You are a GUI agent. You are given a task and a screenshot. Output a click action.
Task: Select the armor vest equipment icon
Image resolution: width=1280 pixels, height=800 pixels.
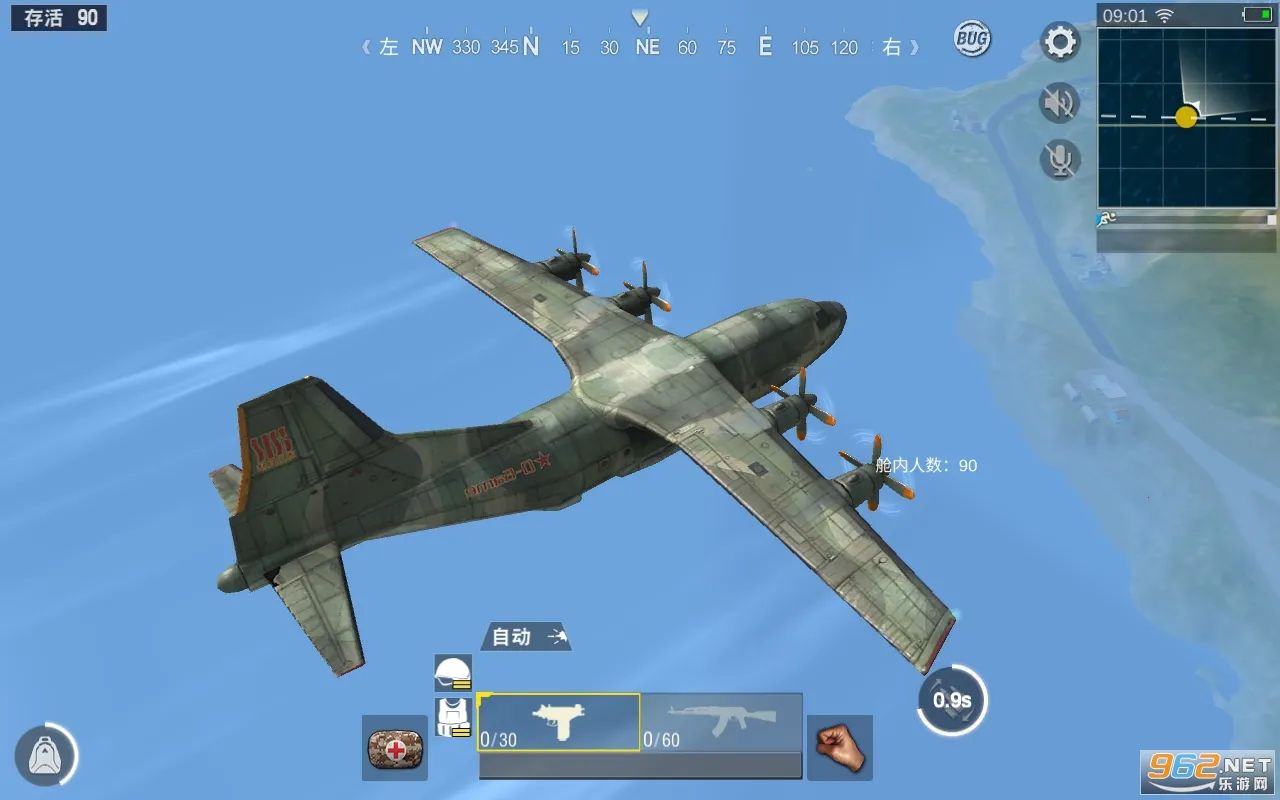click(453, 715)
